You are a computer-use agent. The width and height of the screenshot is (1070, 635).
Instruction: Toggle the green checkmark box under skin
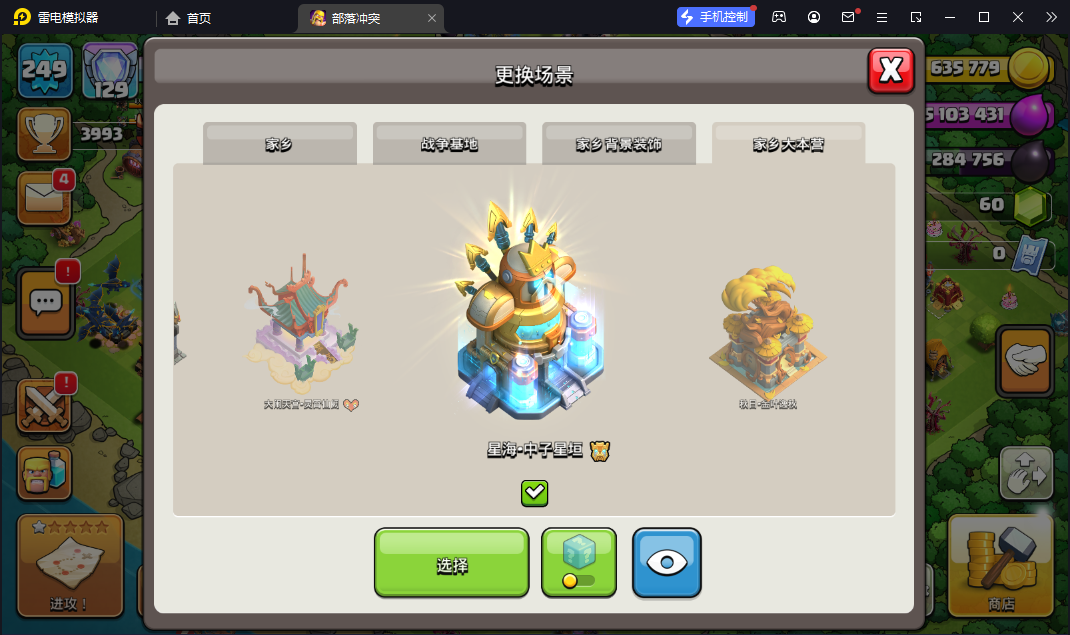coord(535,492)
